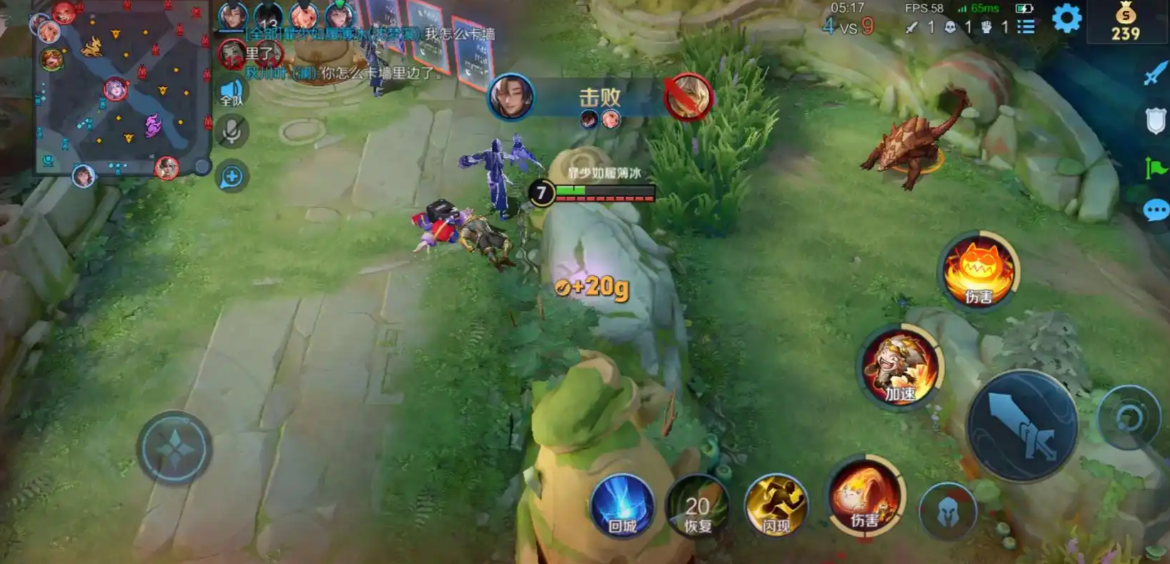The height and width of the screenshot is (564, 1170).
Task: Use the 回城 recall skill
Action: (622, 505)
